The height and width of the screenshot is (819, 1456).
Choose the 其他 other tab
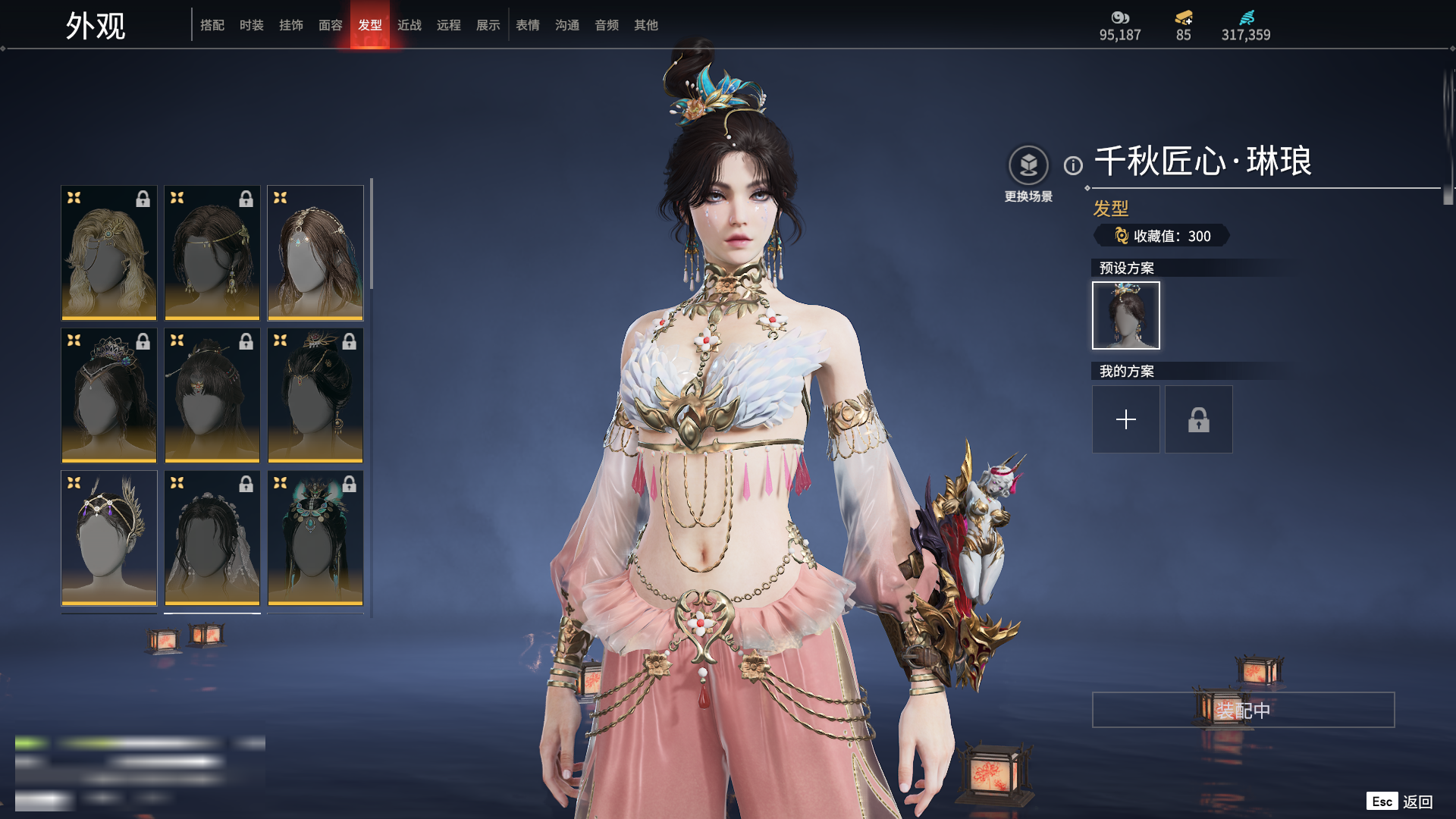[646, 25]
